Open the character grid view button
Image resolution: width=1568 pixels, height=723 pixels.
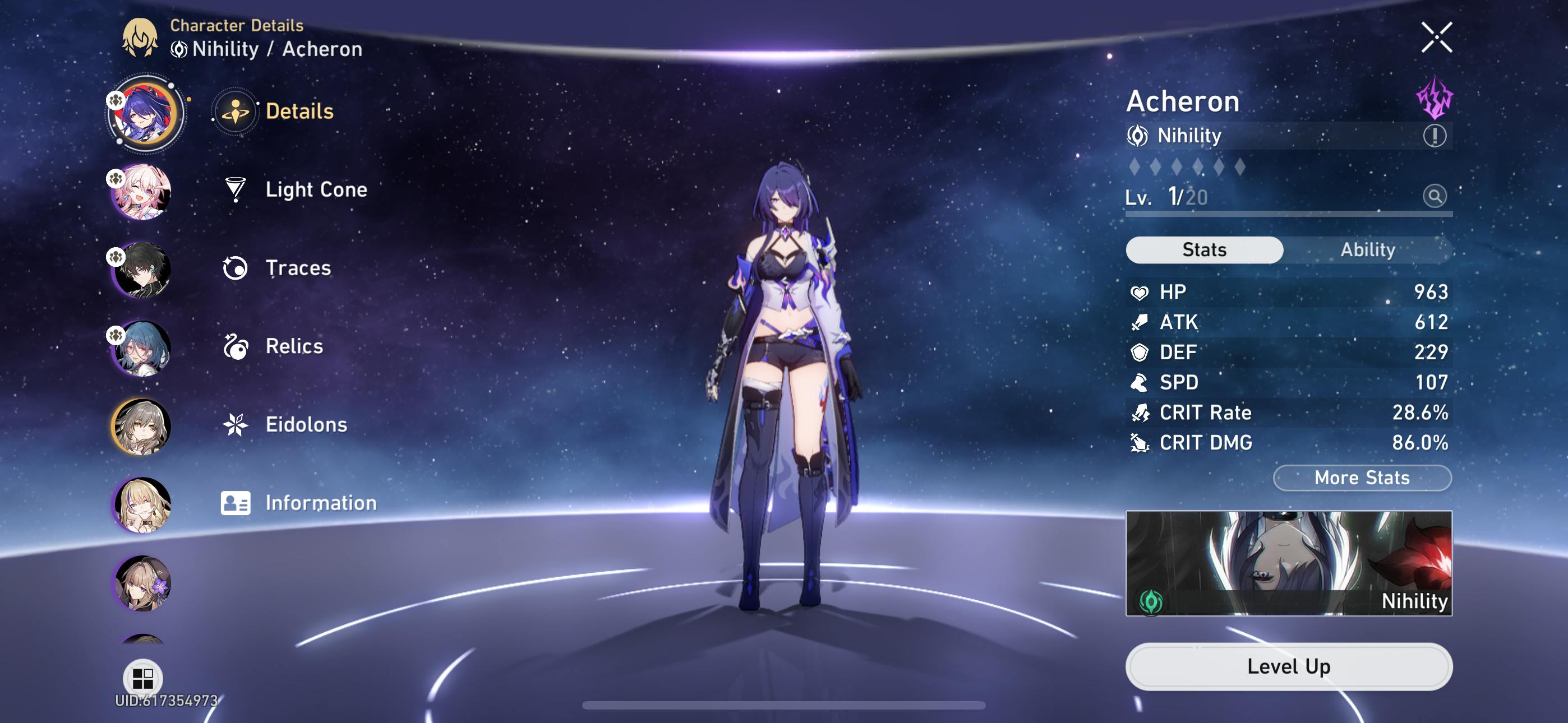click(x=143, y=678)
